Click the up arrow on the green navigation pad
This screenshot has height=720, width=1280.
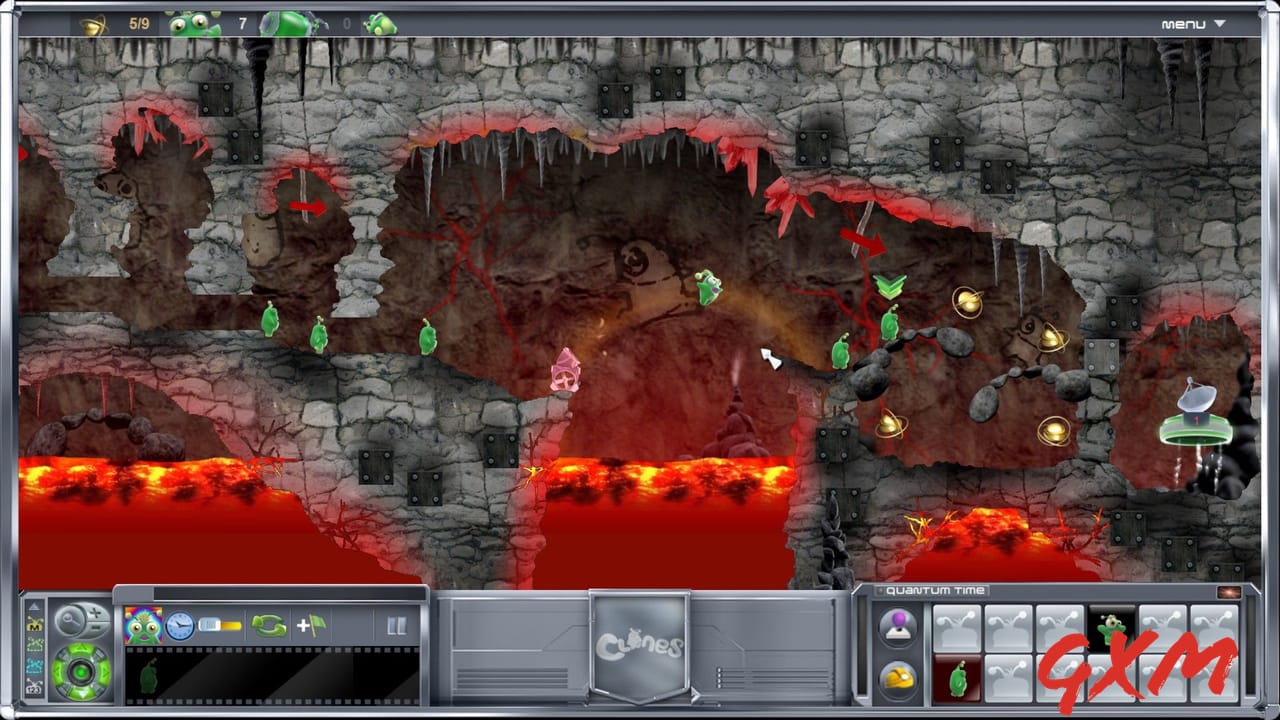(x=80, y=650)
